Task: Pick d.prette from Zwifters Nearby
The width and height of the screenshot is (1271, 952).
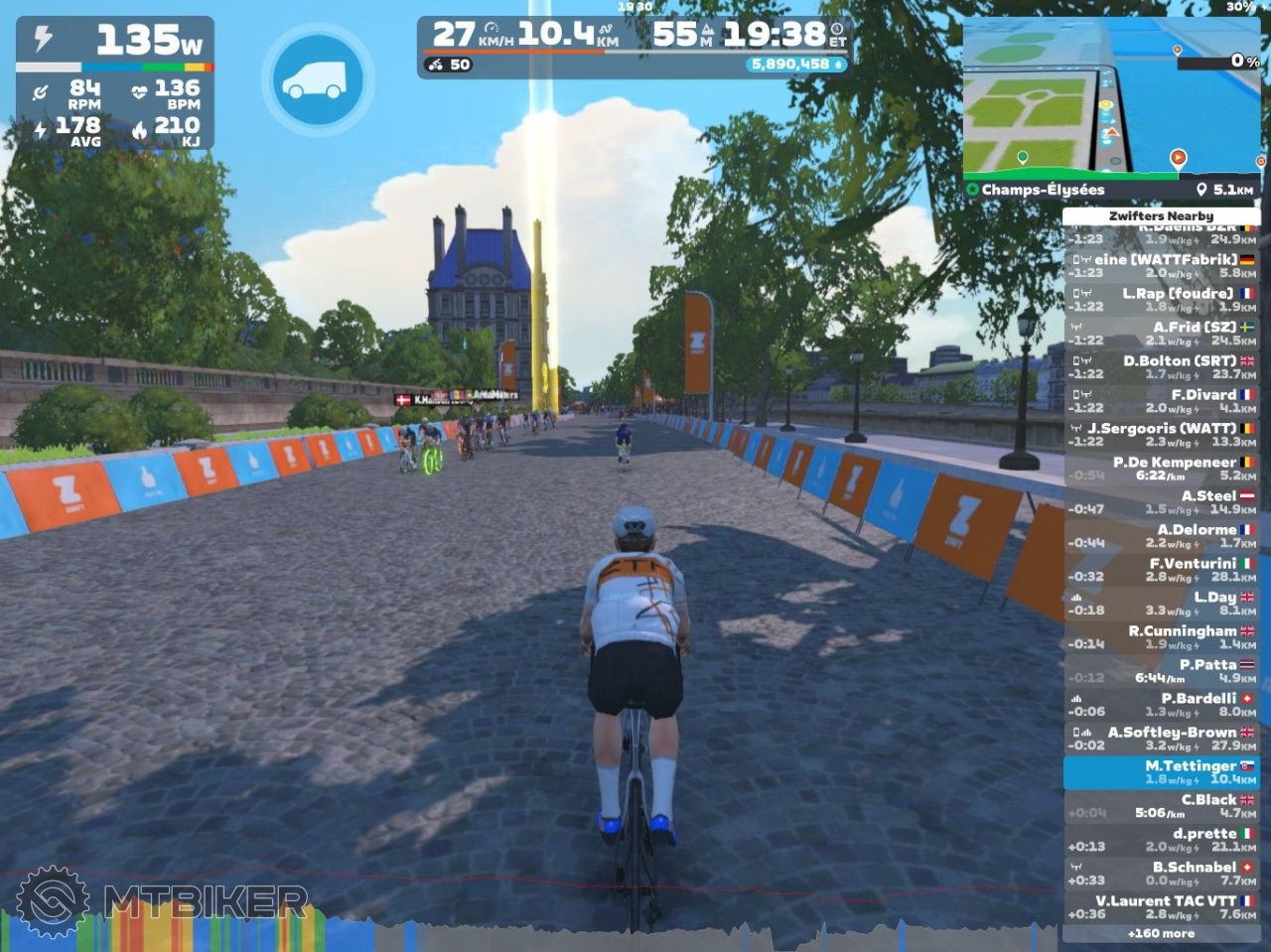Action: 1161,840
